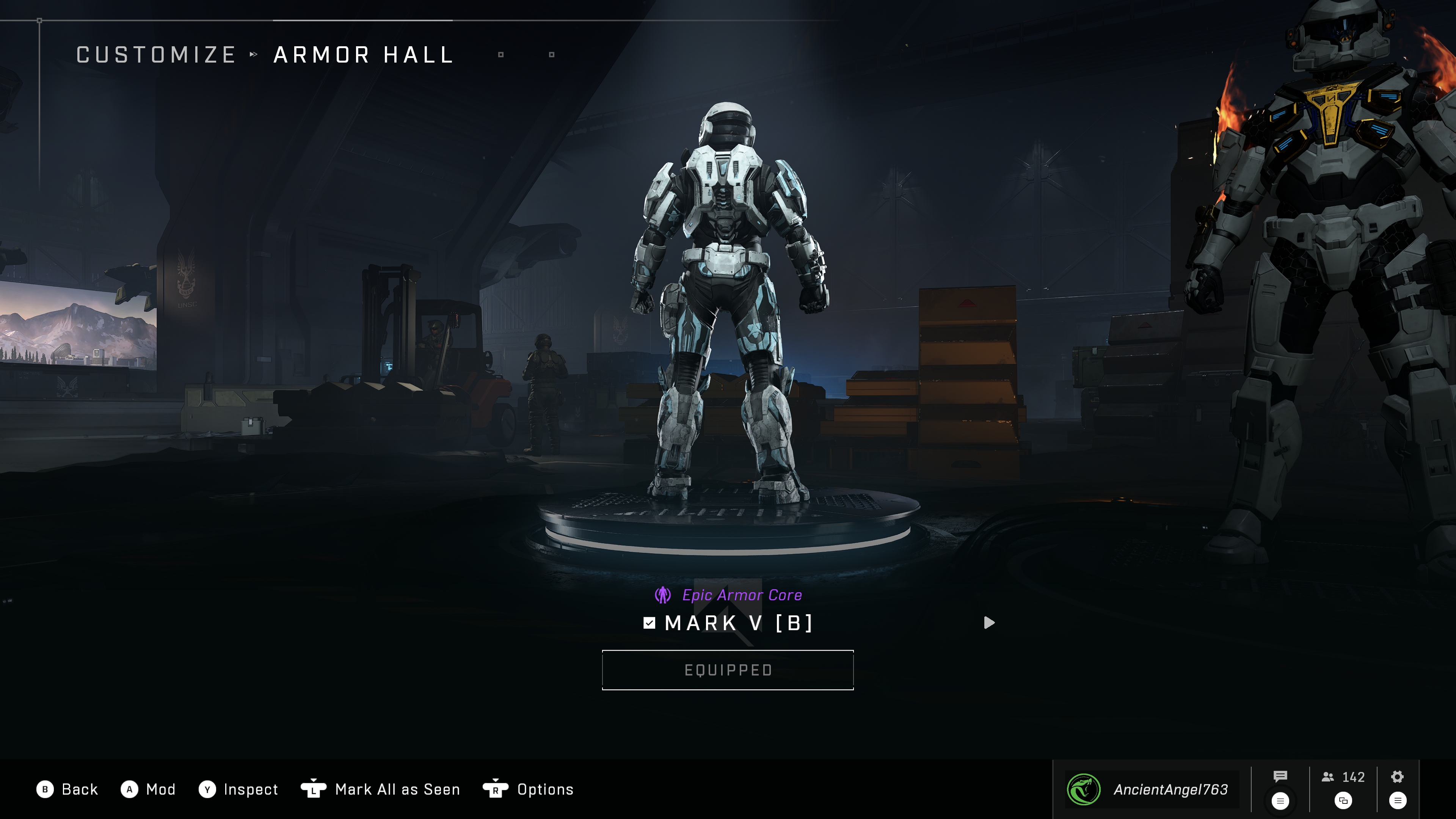This screenshot has width=1456, height=819.
Task: Open the settings gear icon
Action: [1397, 777]
